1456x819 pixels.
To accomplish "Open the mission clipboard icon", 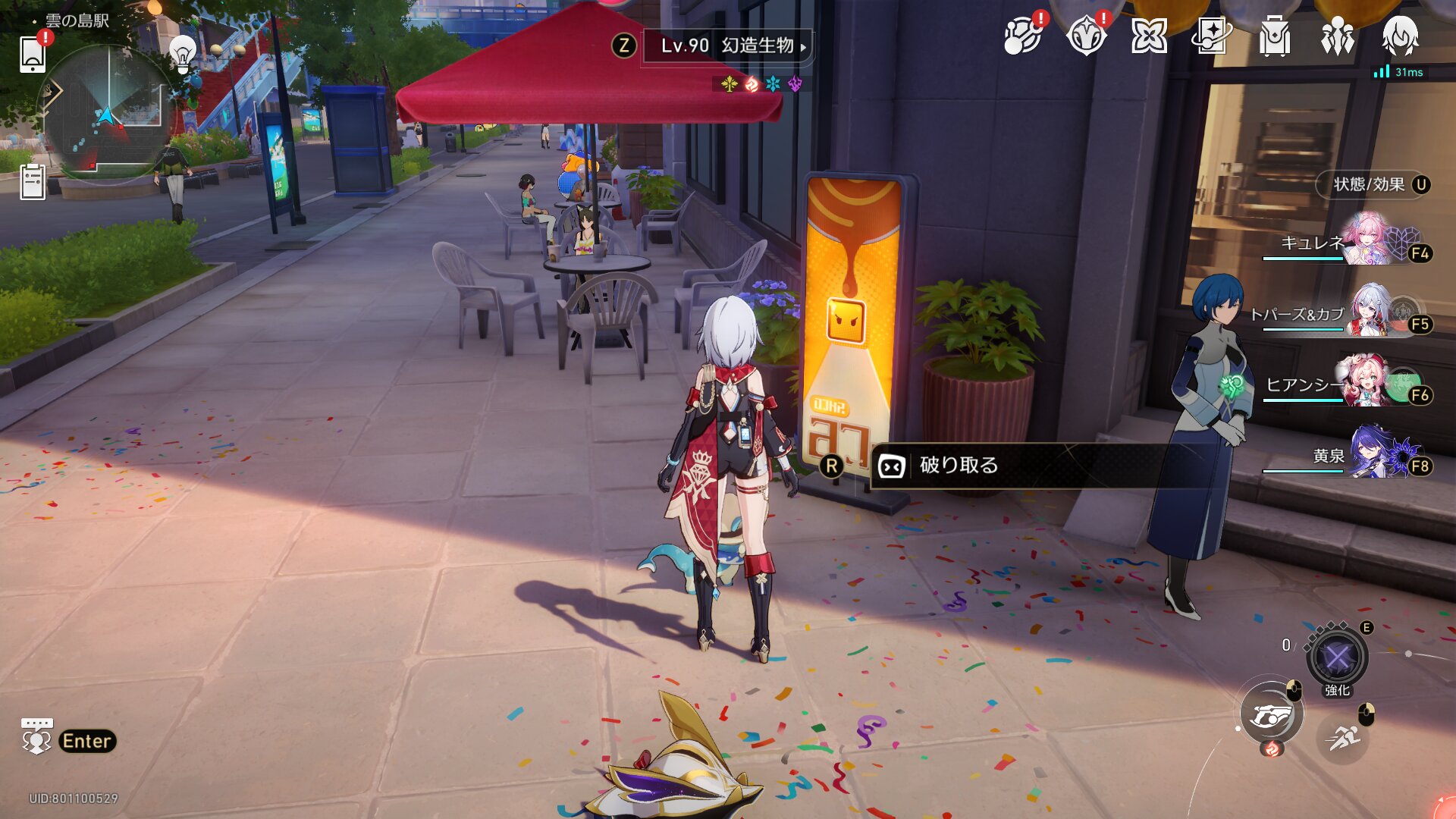I will click(33, 182).
